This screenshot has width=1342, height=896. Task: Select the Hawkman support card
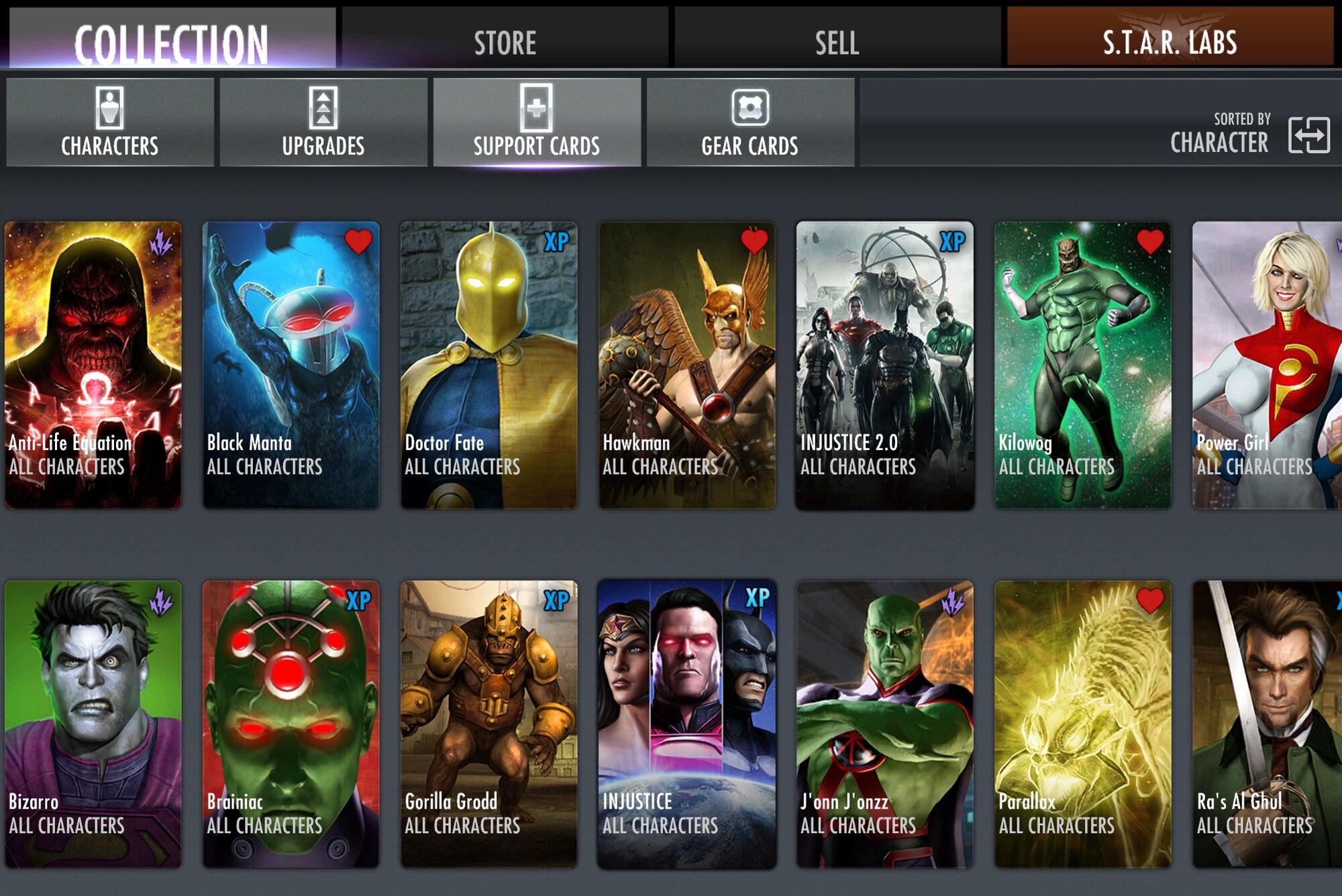click(687, 366)
